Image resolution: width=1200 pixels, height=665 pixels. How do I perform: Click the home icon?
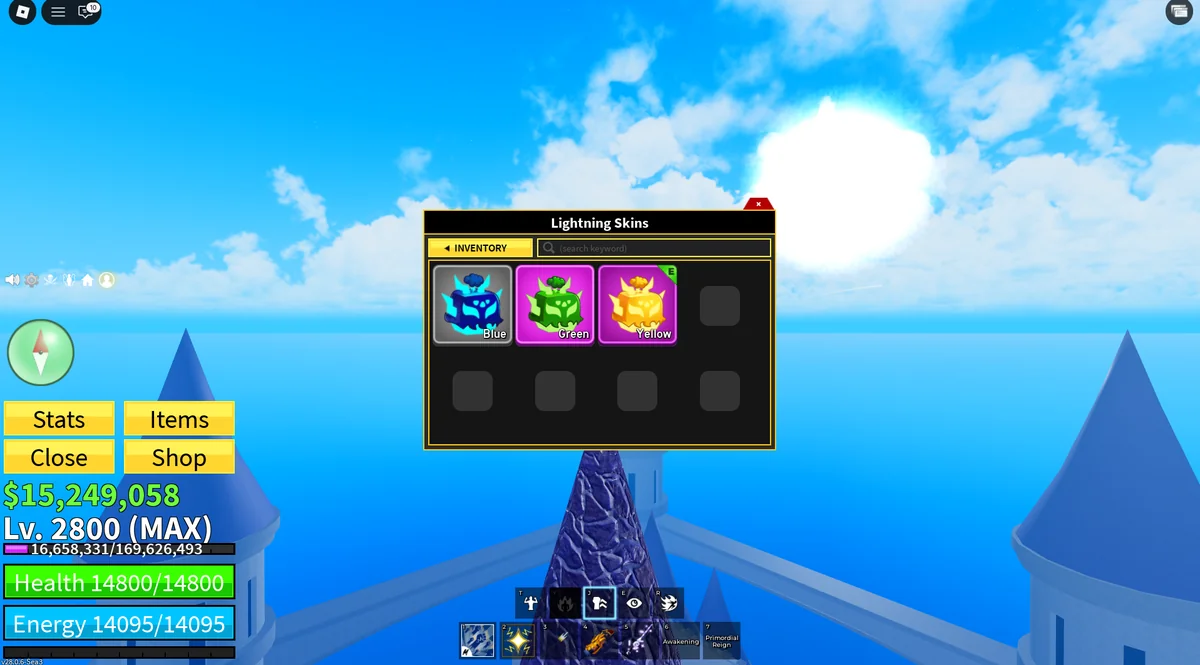click(x=88, y=280)
